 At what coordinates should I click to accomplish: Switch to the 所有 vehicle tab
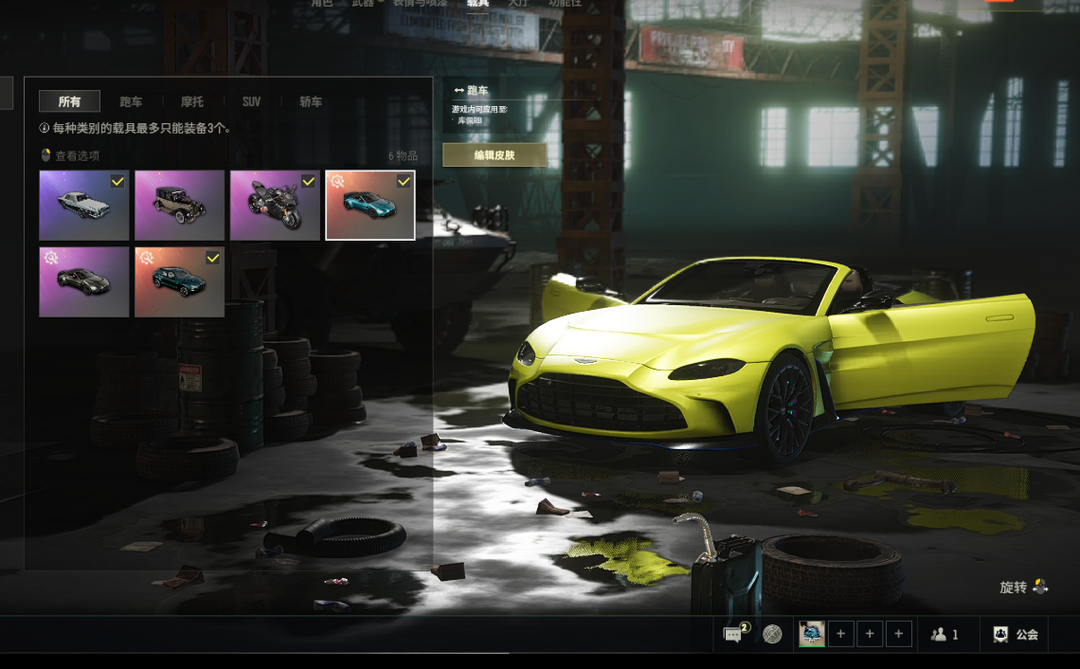(69, 102)
